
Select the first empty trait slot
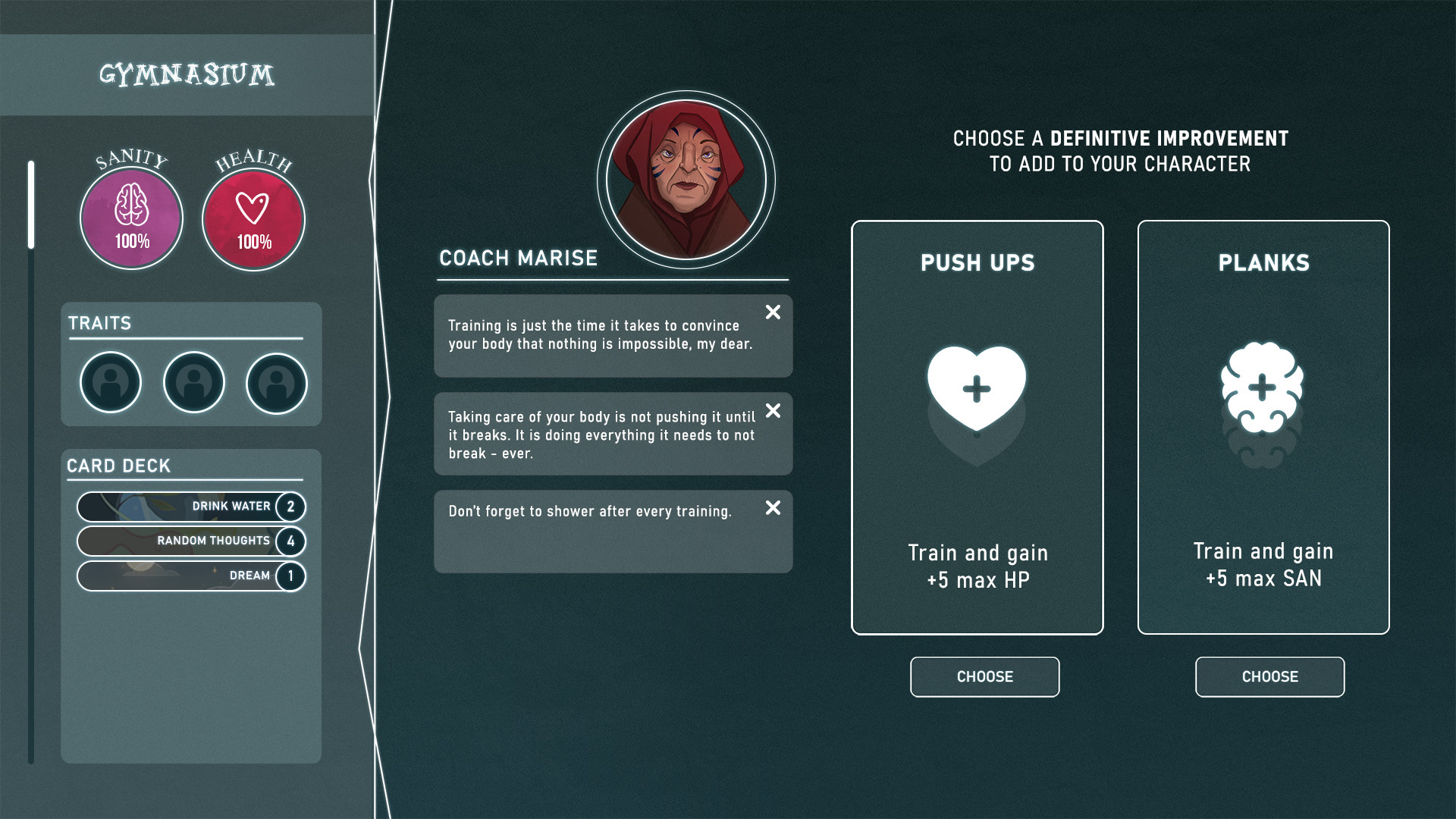[110, 383]
